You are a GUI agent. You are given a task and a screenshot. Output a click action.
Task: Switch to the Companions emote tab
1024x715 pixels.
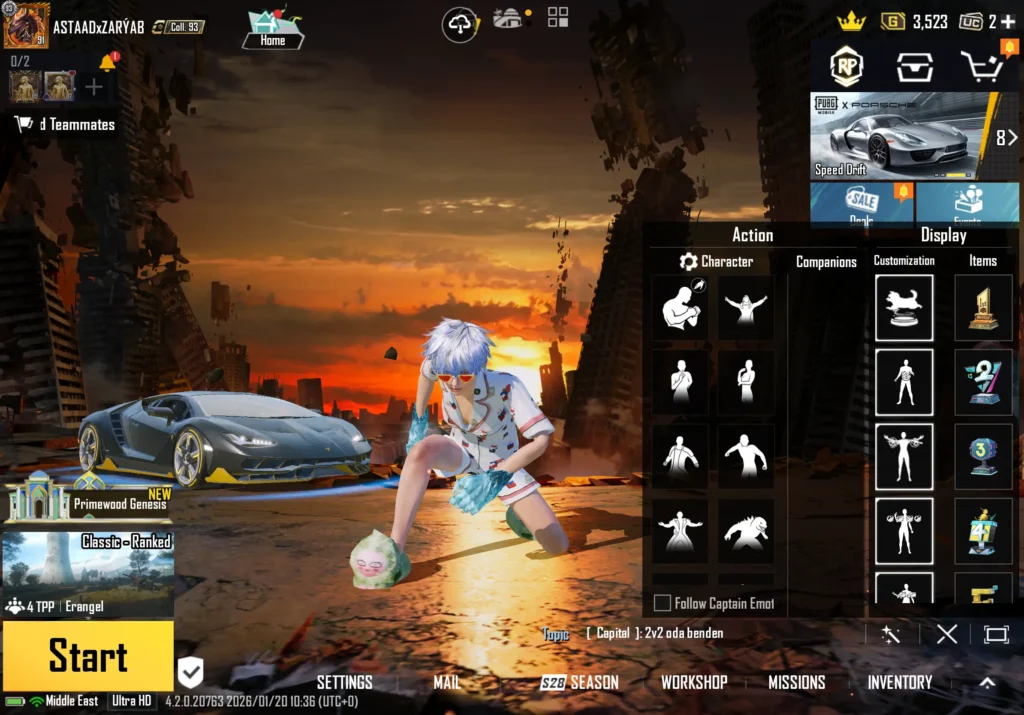point(826,262)
